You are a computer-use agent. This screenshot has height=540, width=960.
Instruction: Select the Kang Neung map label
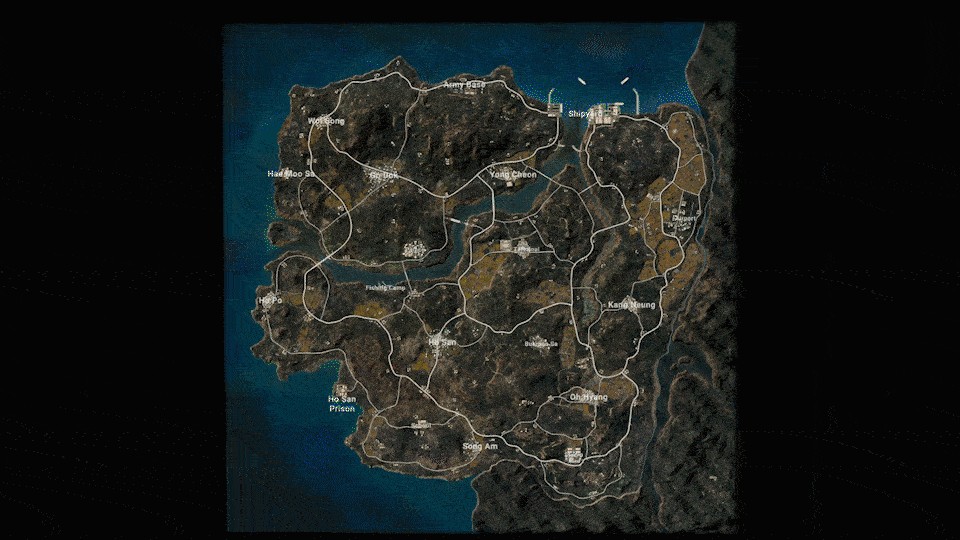click(x=632, y=304)
